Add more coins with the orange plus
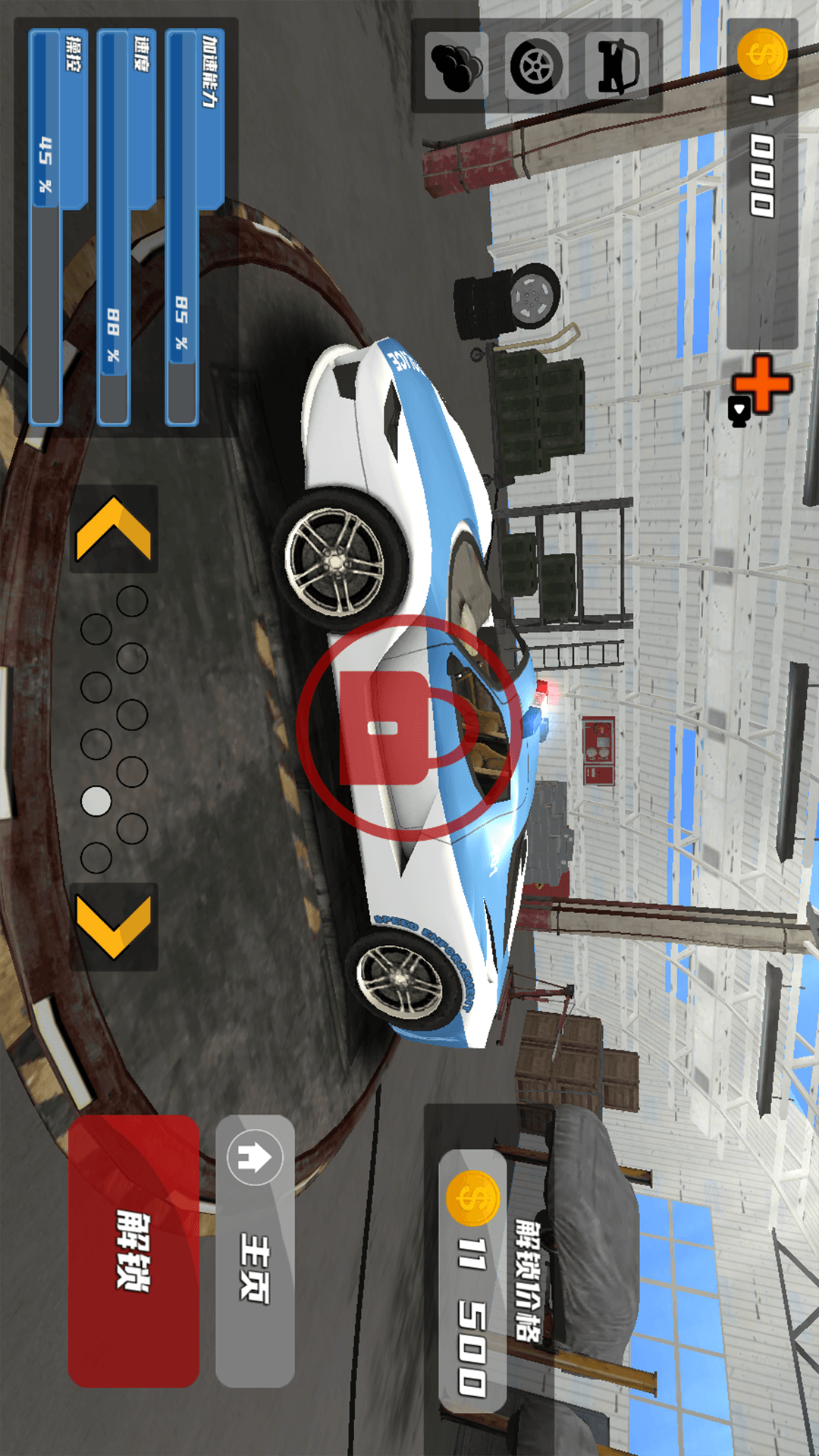The image size is (819, 1456). coord(761,385)
